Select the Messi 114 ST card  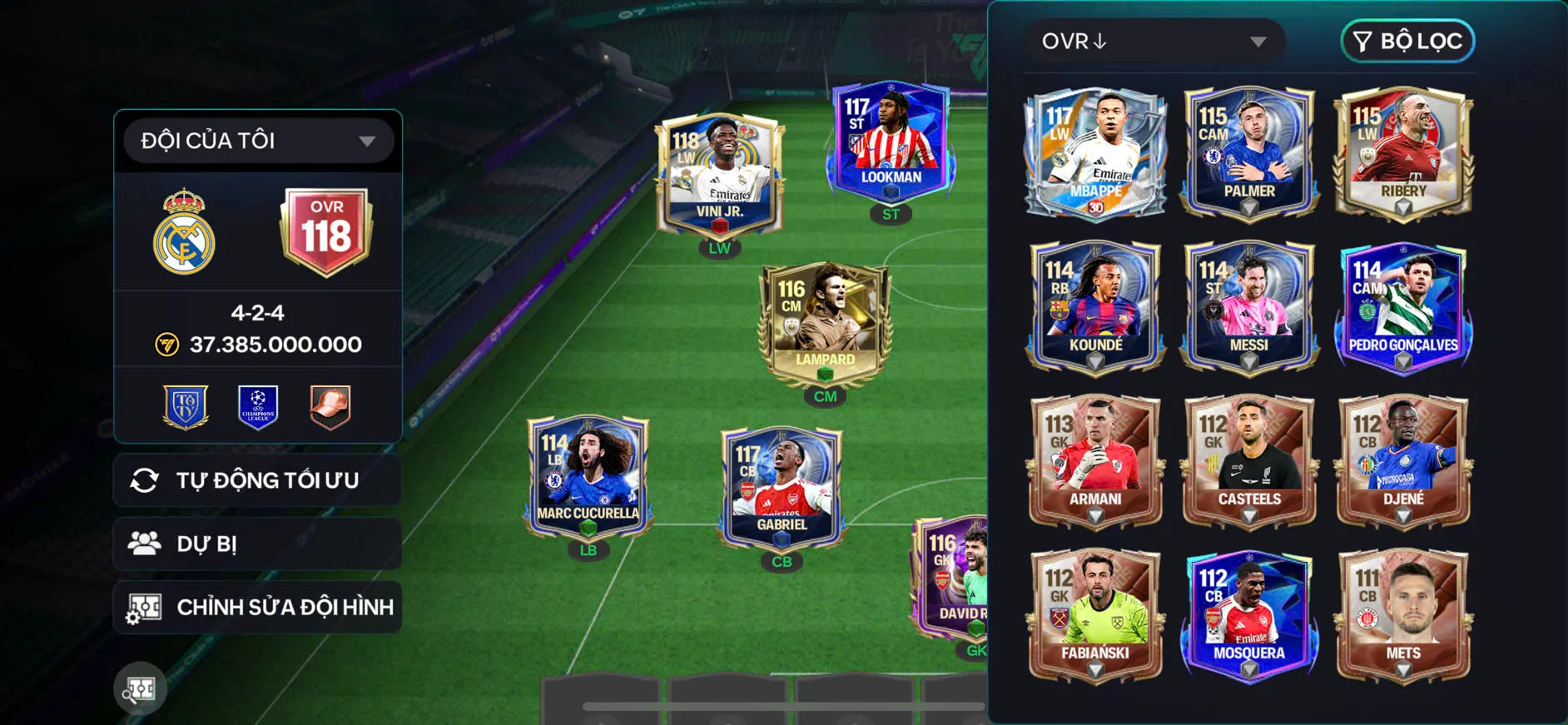1248,306
